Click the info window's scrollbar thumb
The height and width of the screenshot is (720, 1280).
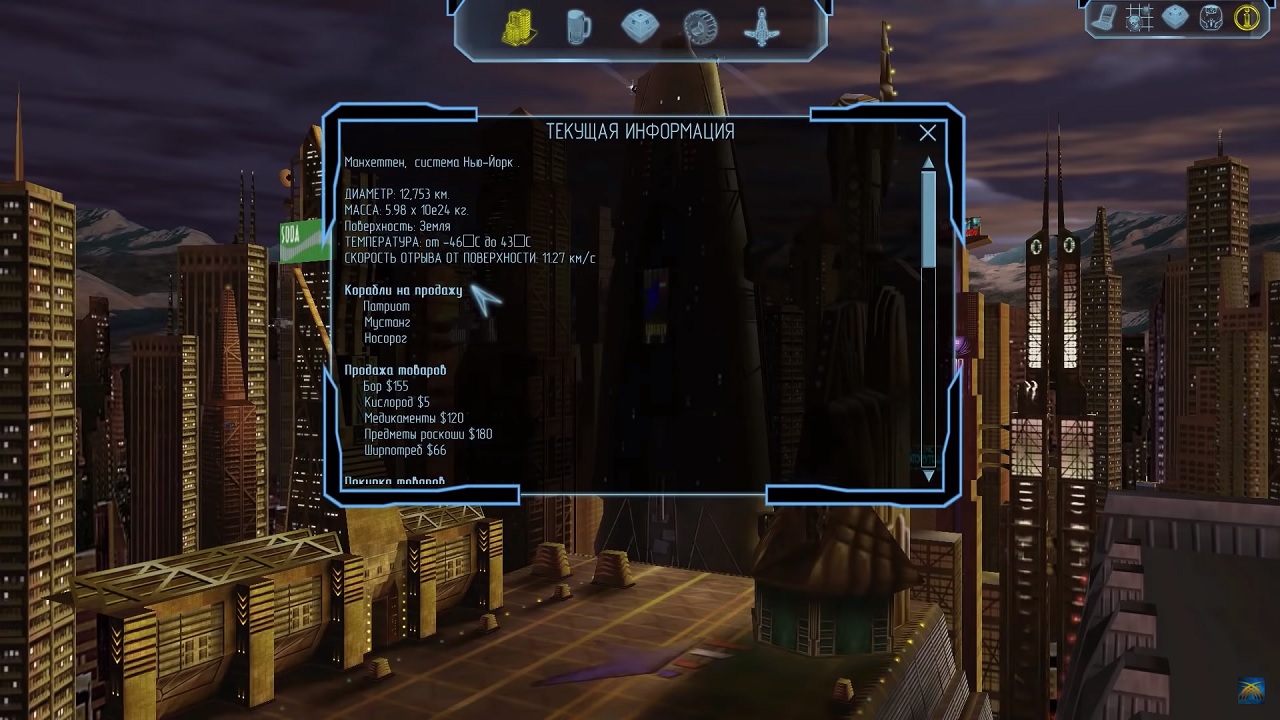pyautogui.click(x=928, y=218)
